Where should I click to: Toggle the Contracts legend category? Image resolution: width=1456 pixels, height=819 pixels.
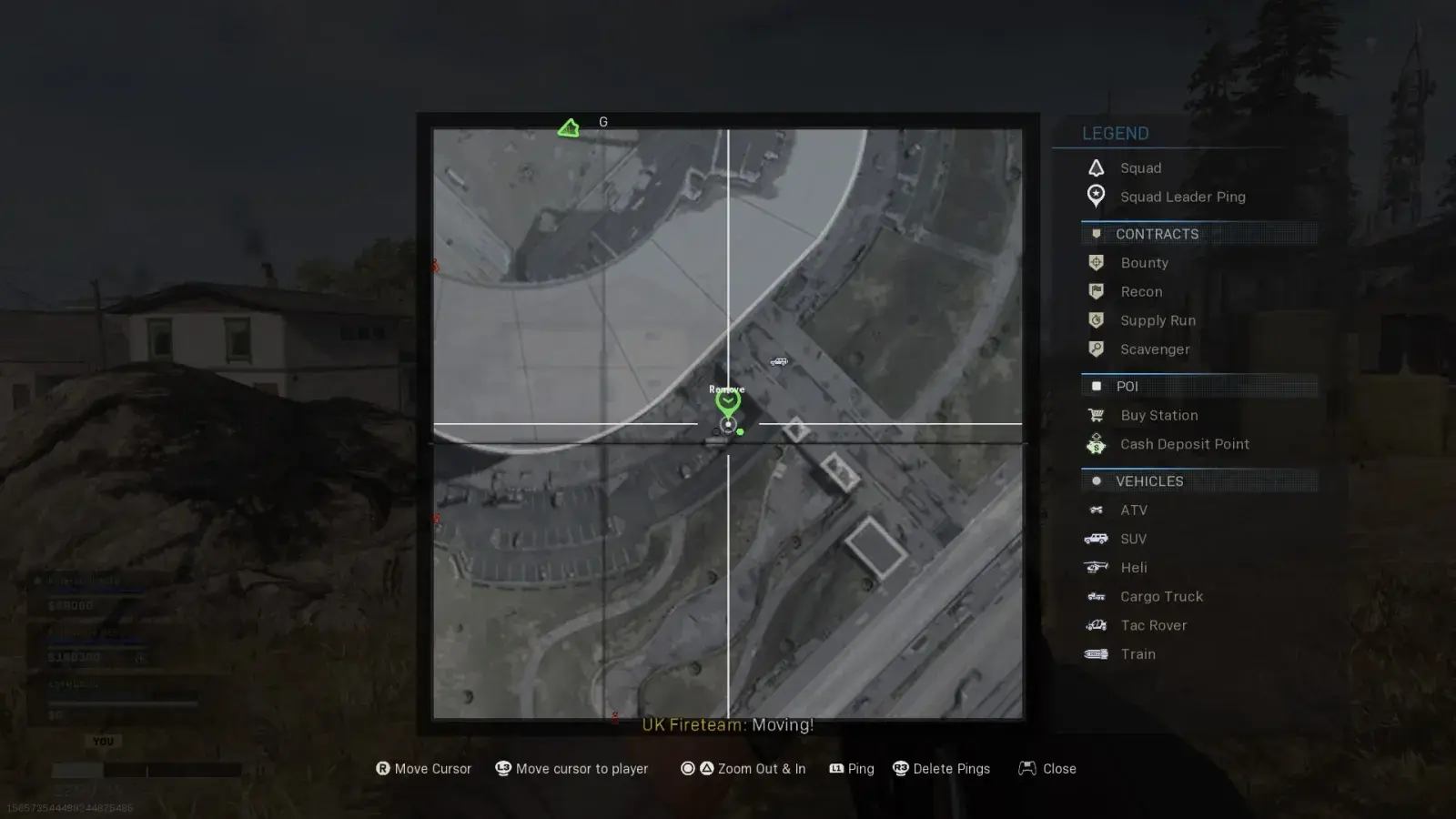1157,234
